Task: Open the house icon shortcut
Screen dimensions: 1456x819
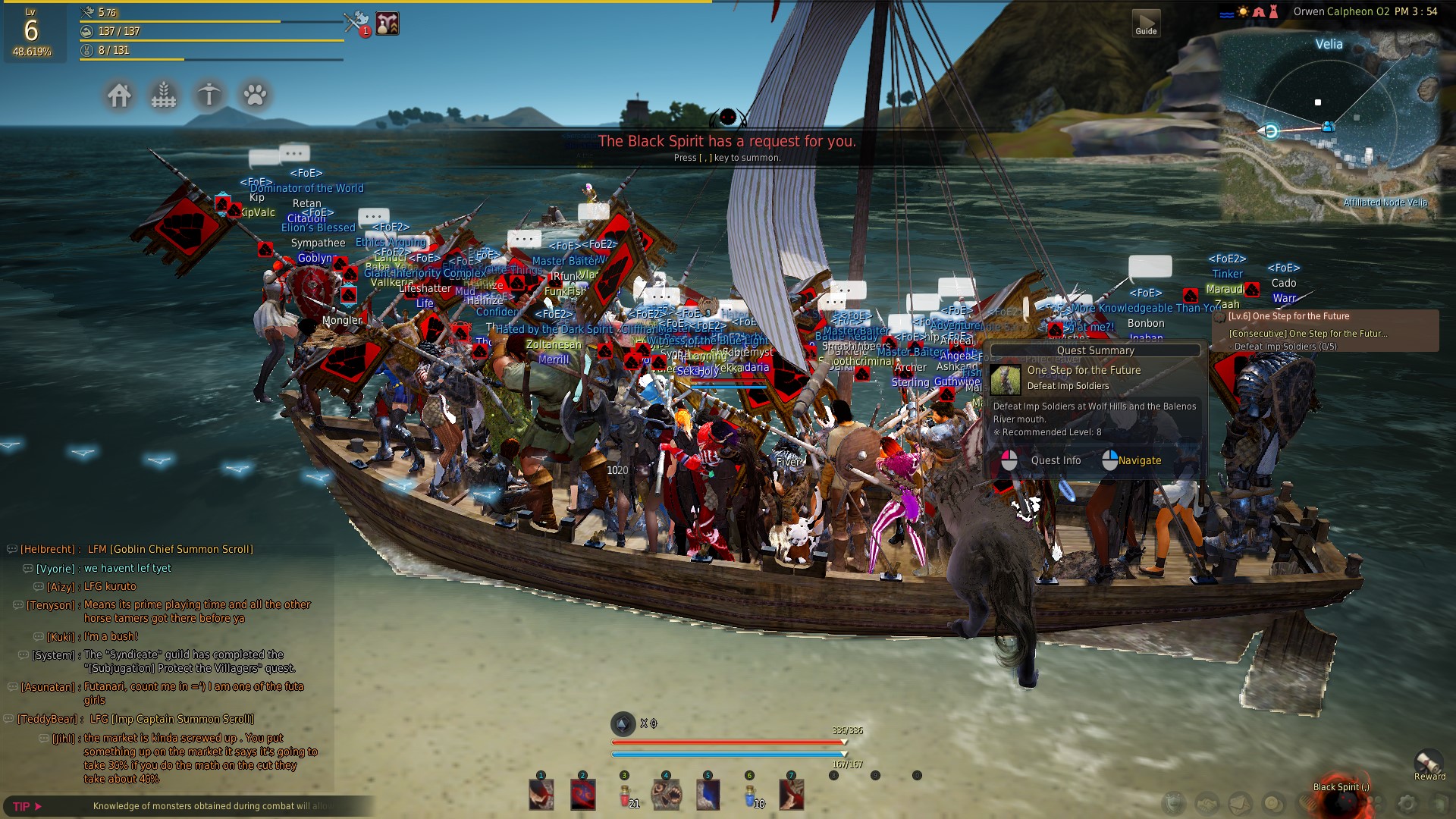Action: [x=119, y=96]
